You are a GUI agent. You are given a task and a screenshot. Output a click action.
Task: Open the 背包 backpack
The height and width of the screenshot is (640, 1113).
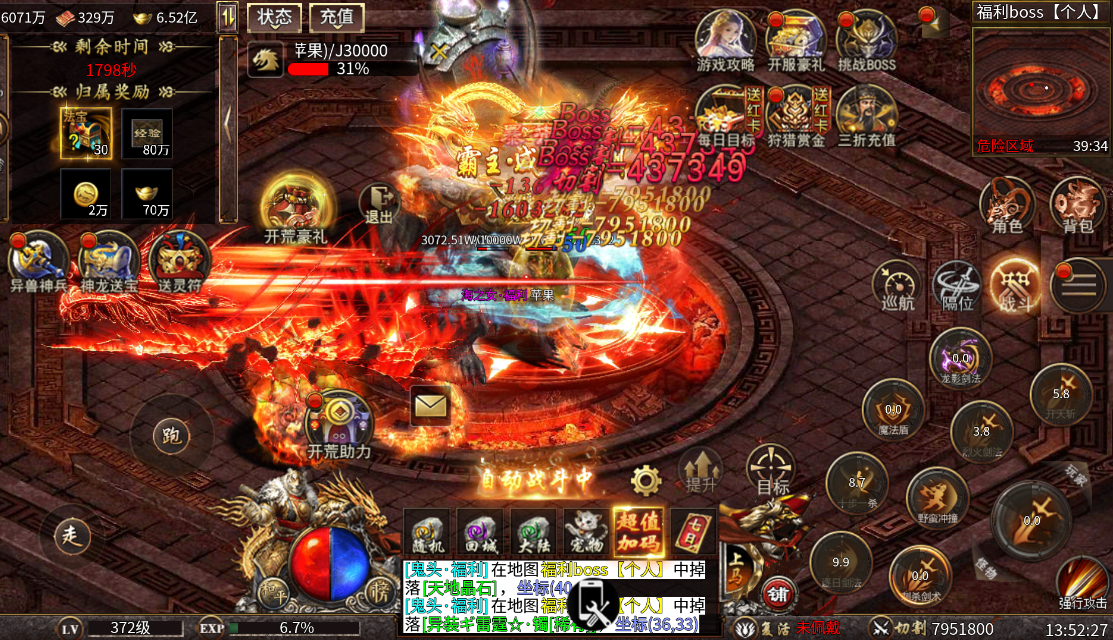tap(1078, 204)
